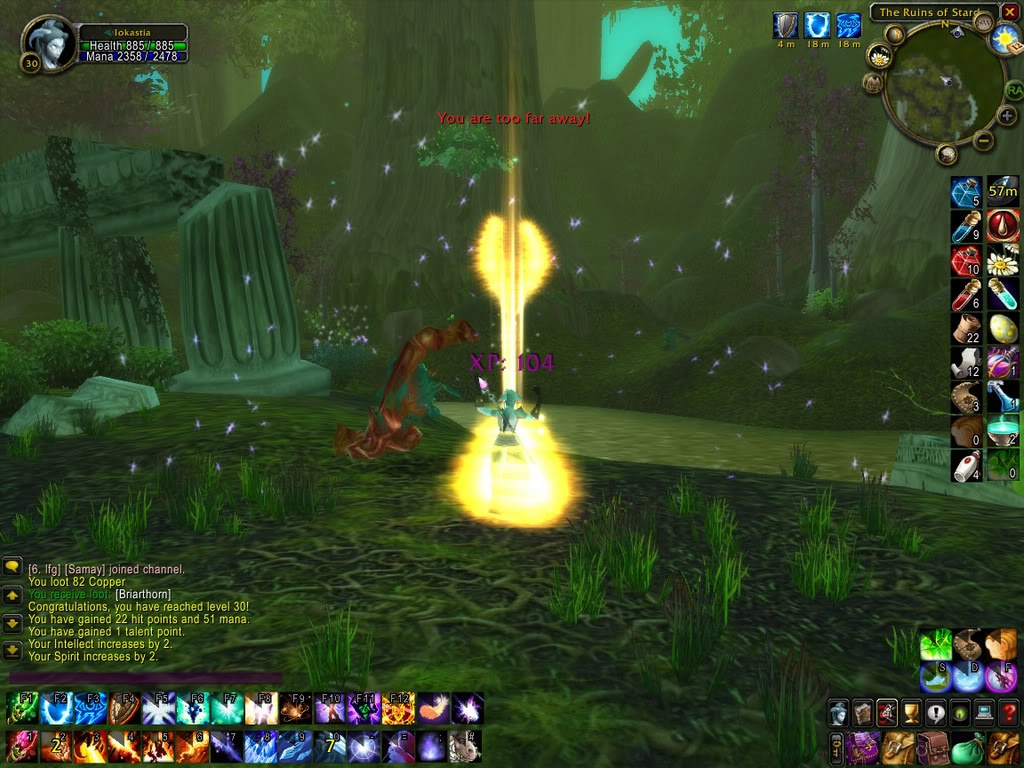The width and height of the screenshot is (1024, 768).
Task: Toggle the daisy herb tracking icon on minimap
Action: [880, 57]
